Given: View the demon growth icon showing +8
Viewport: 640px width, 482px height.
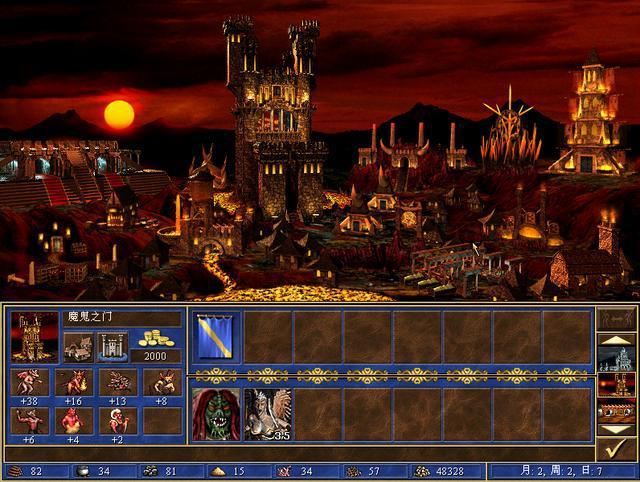Looking at the screenshot, I should coord(160,382).
